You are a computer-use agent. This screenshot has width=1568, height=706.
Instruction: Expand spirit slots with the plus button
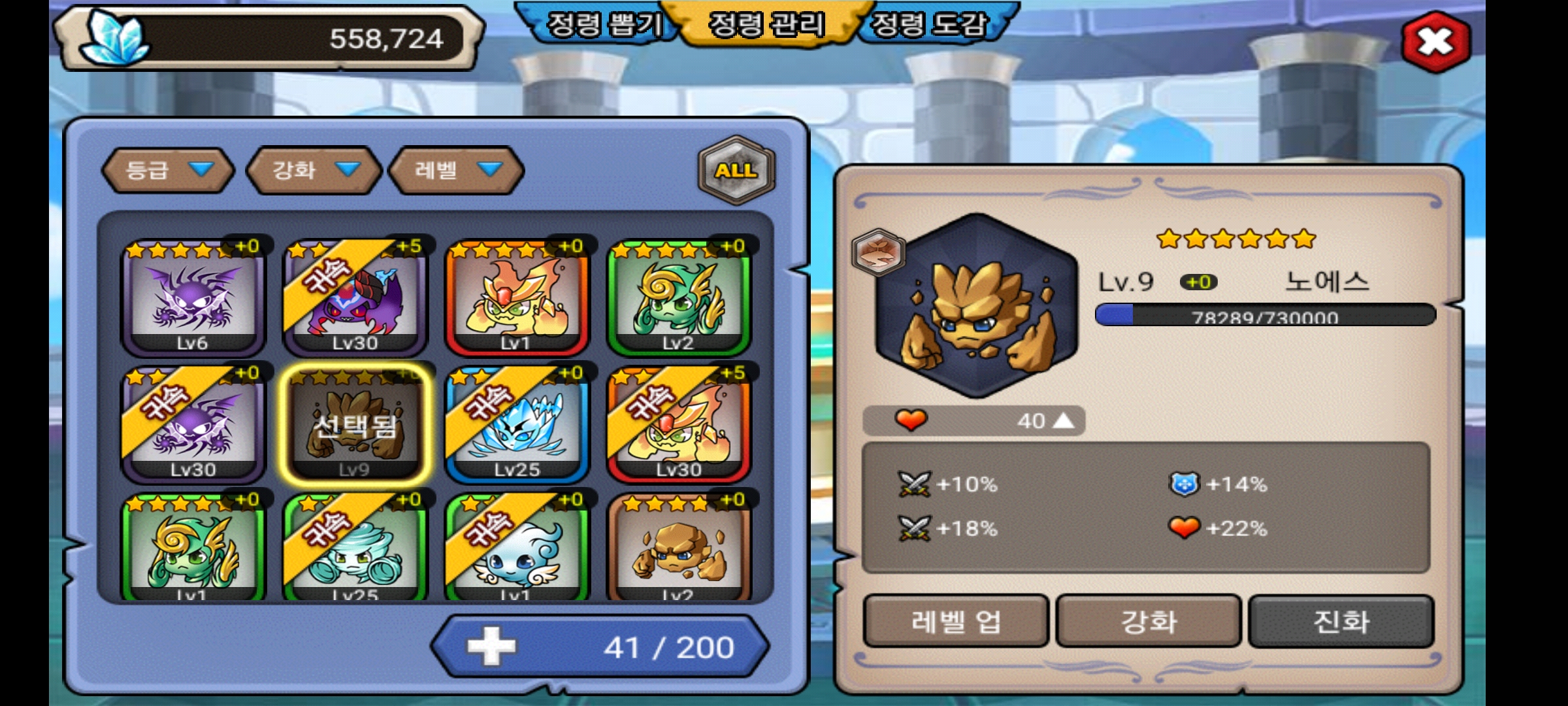pos(491,647)
